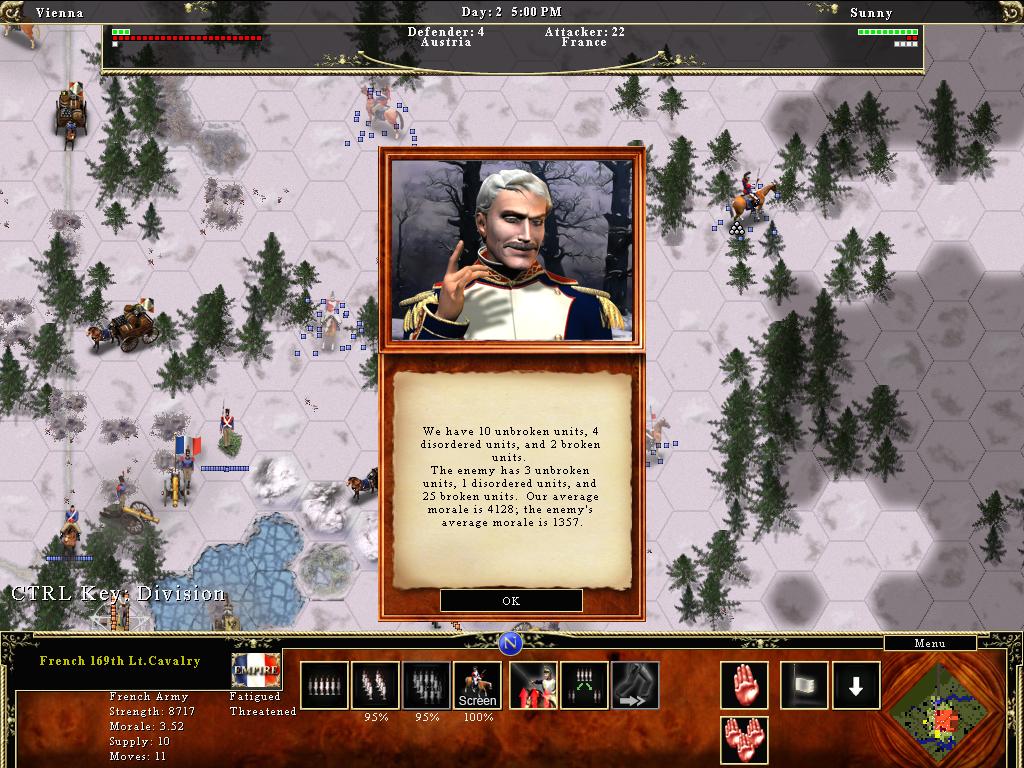Open the Menu button
The width and height of the screenshot is (1024, 768).
[929, 643]
